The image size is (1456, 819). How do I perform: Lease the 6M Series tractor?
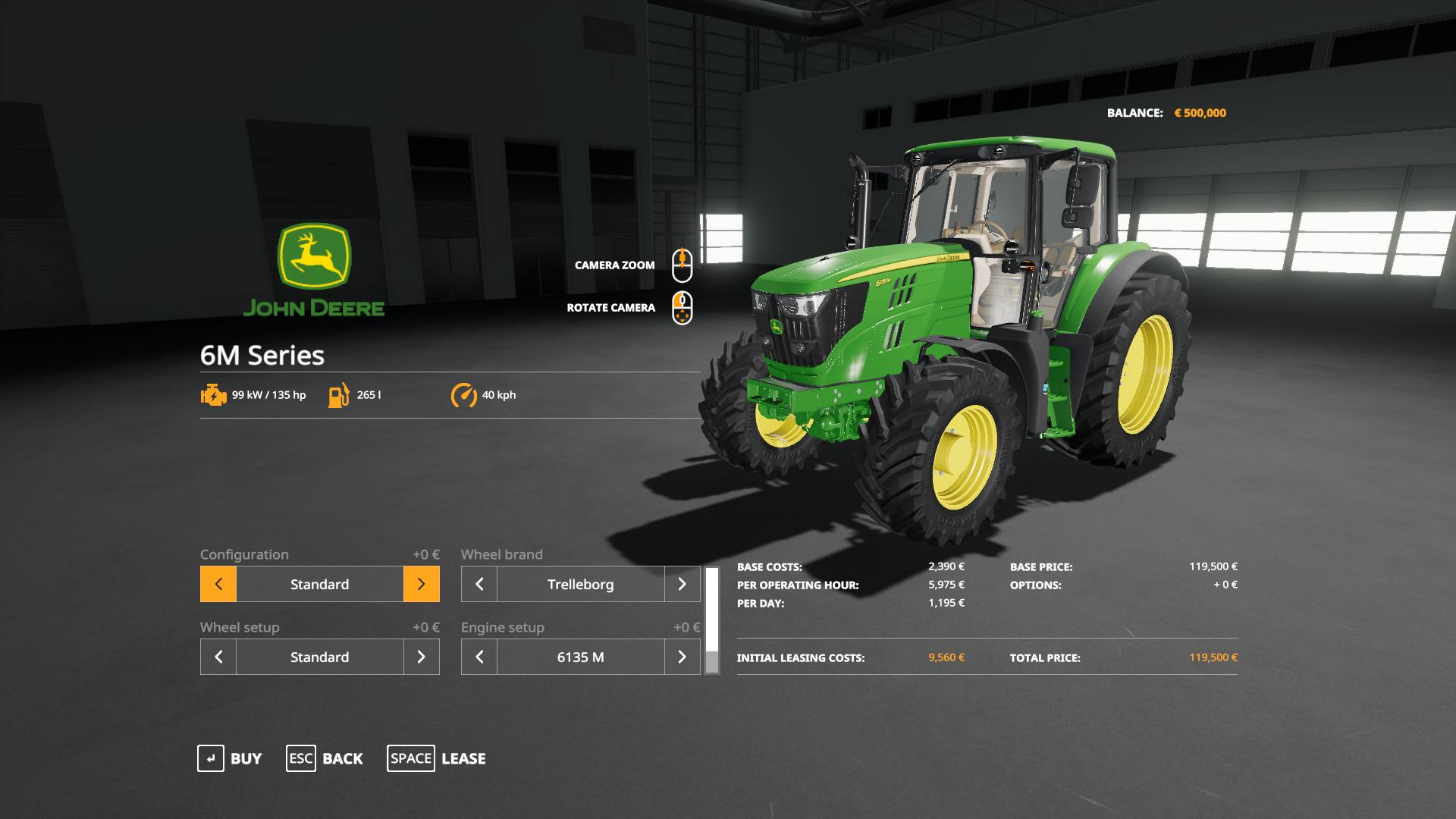coord(437,758)
